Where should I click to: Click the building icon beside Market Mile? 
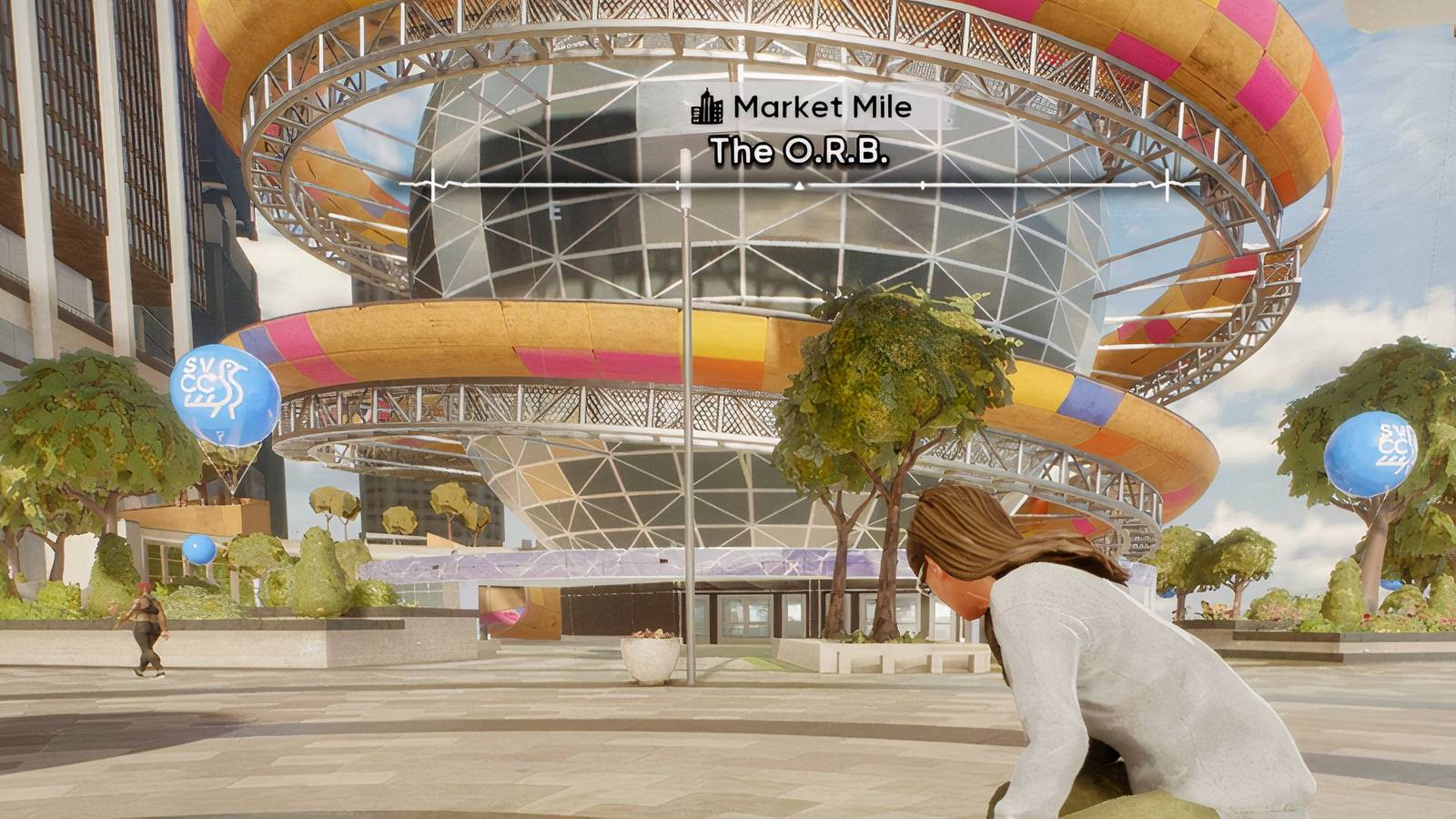click(706, 108)
